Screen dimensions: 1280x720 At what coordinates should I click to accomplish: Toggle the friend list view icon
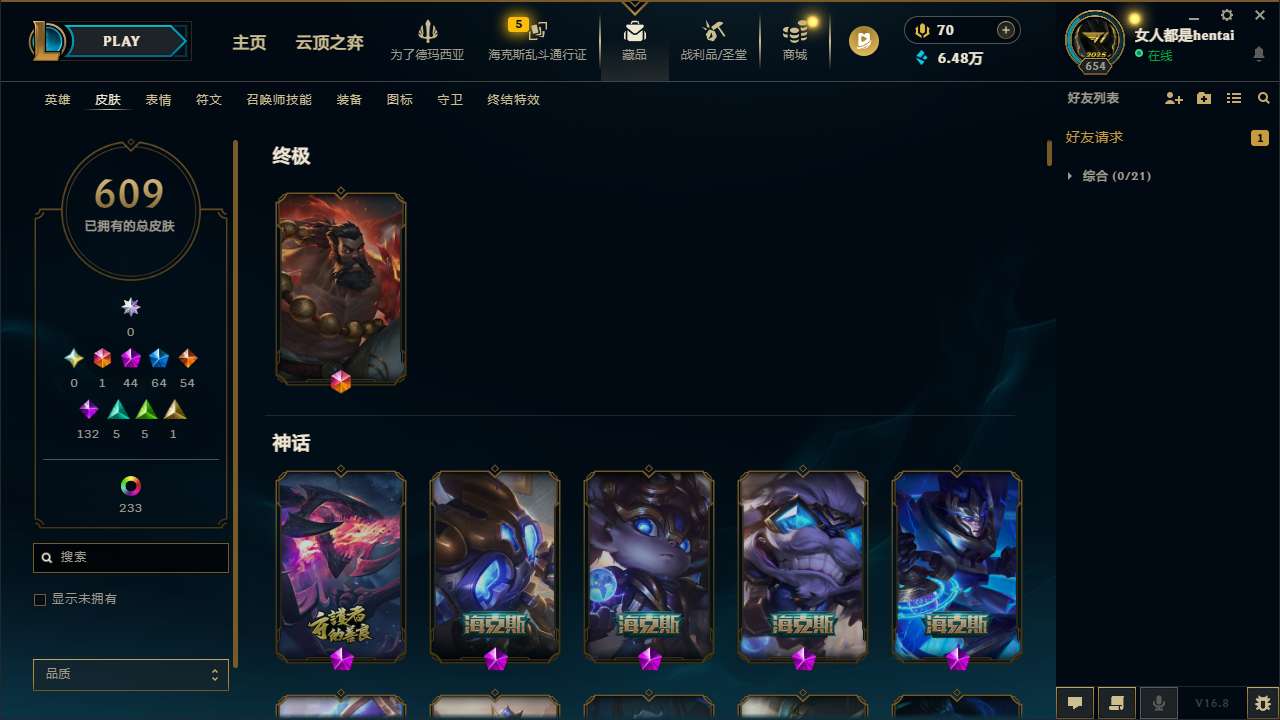1233,98
